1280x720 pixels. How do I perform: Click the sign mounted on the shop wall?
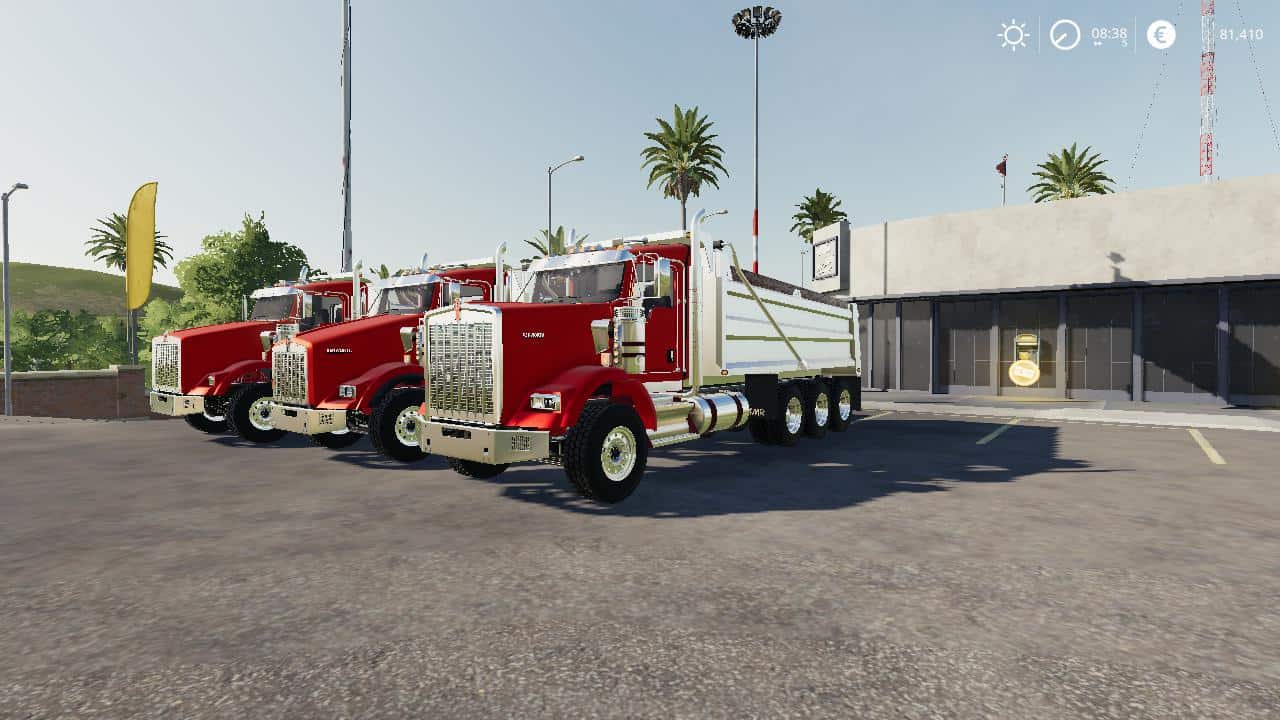[823, 257]
